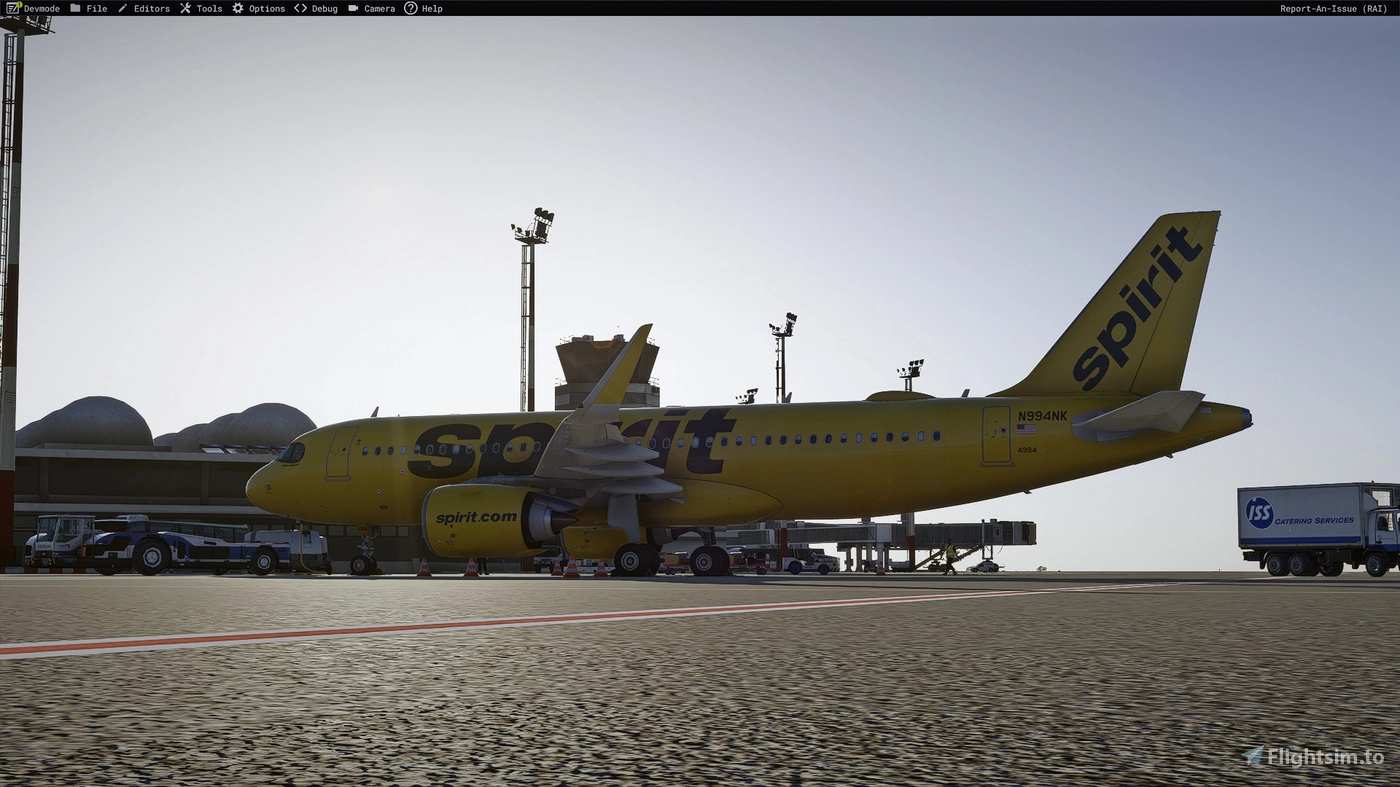
Task: Click the pencil icon for Editors
Action: click(121, 8)
